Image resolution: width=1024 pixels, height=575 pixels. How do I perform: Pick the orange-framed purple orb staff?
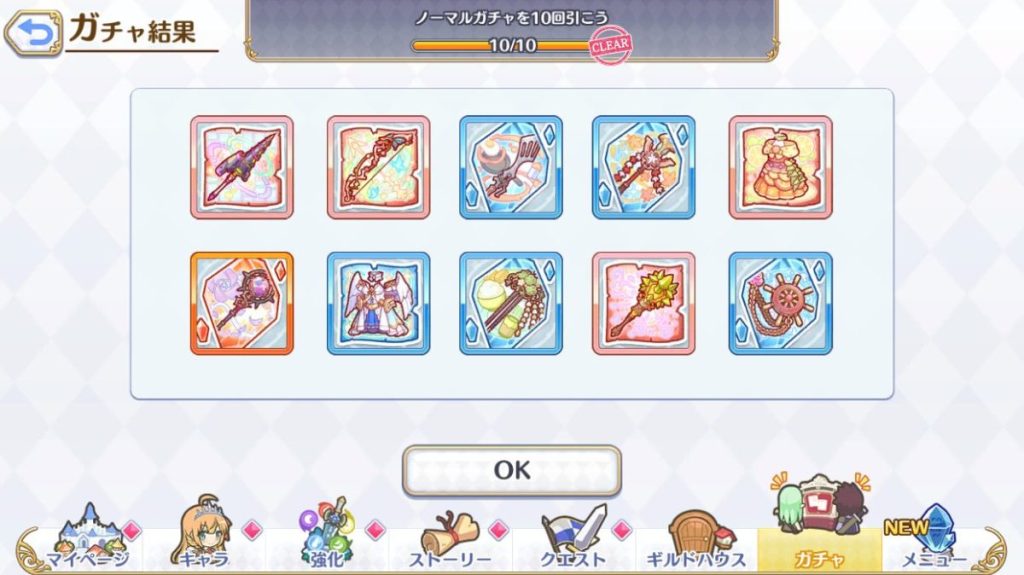pyautogui.click(x=242, y=303)
